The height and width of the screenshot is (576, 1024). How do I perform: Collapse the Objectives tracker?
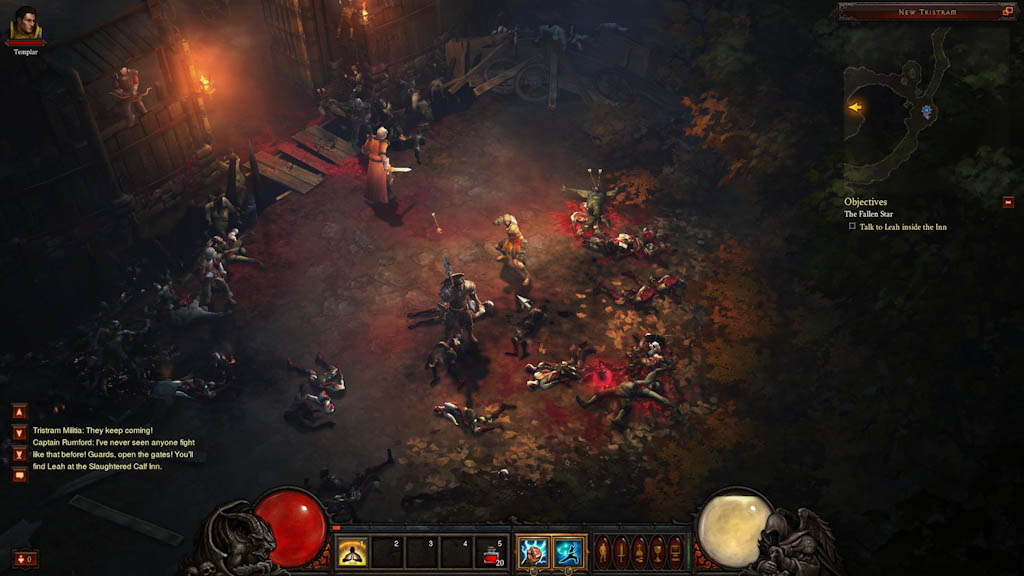[1008, 202]
